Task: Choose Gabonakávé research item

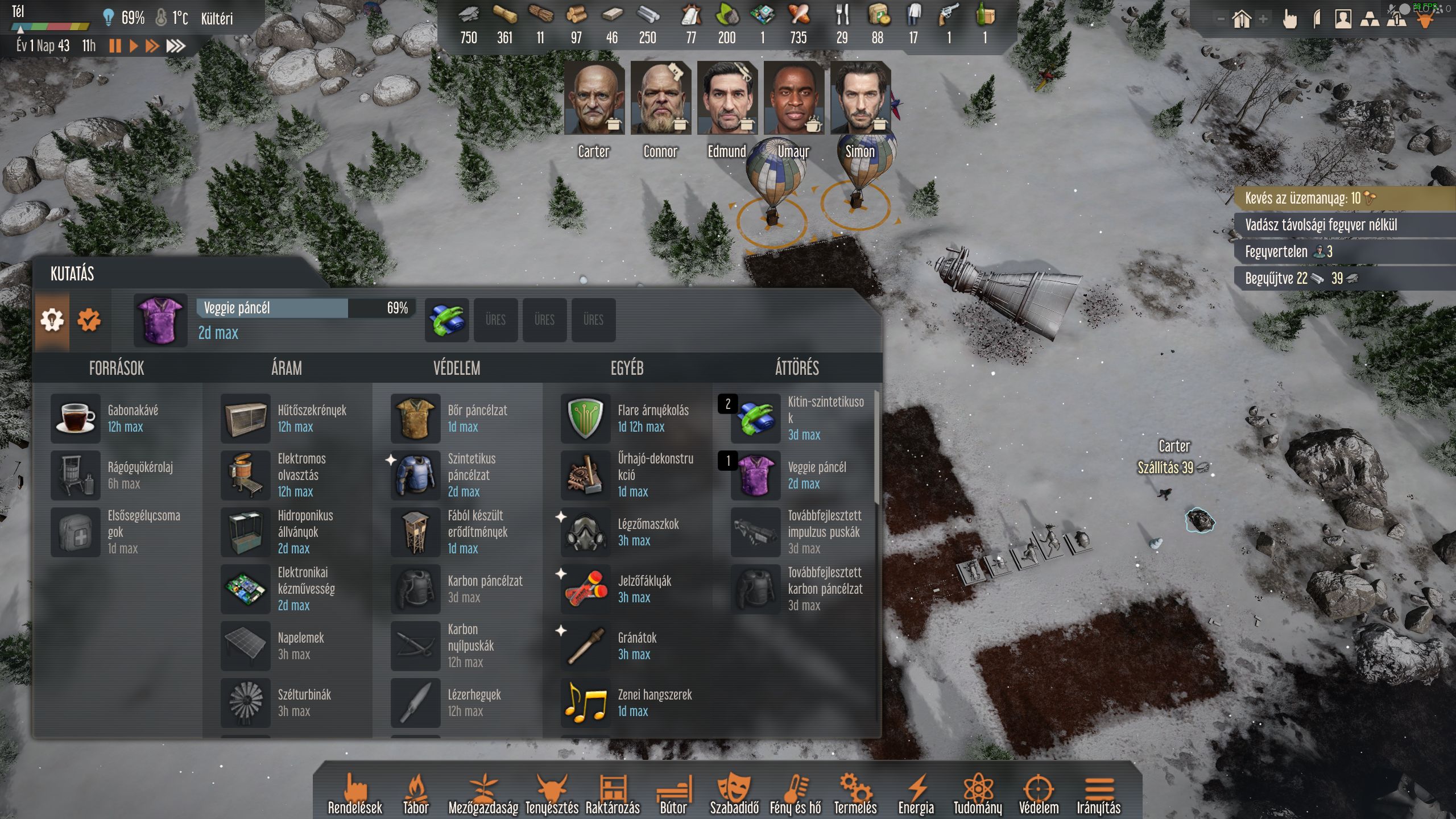Action: pos(76,418)
